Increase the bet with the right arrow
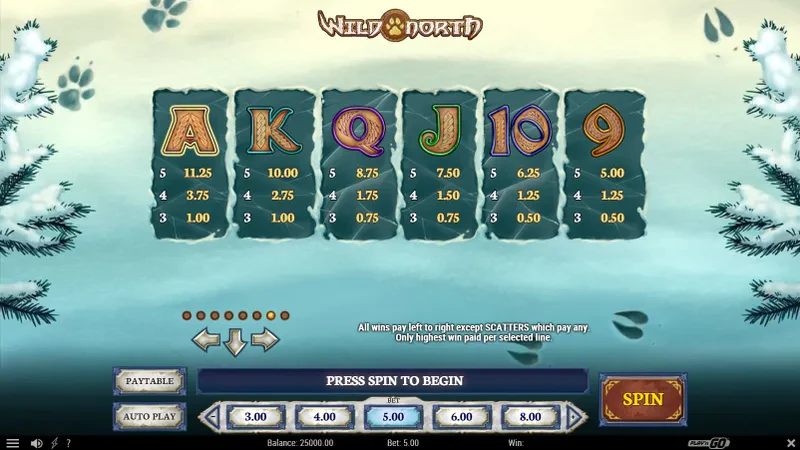Viewport: 800px width, 450px height. 575,416
